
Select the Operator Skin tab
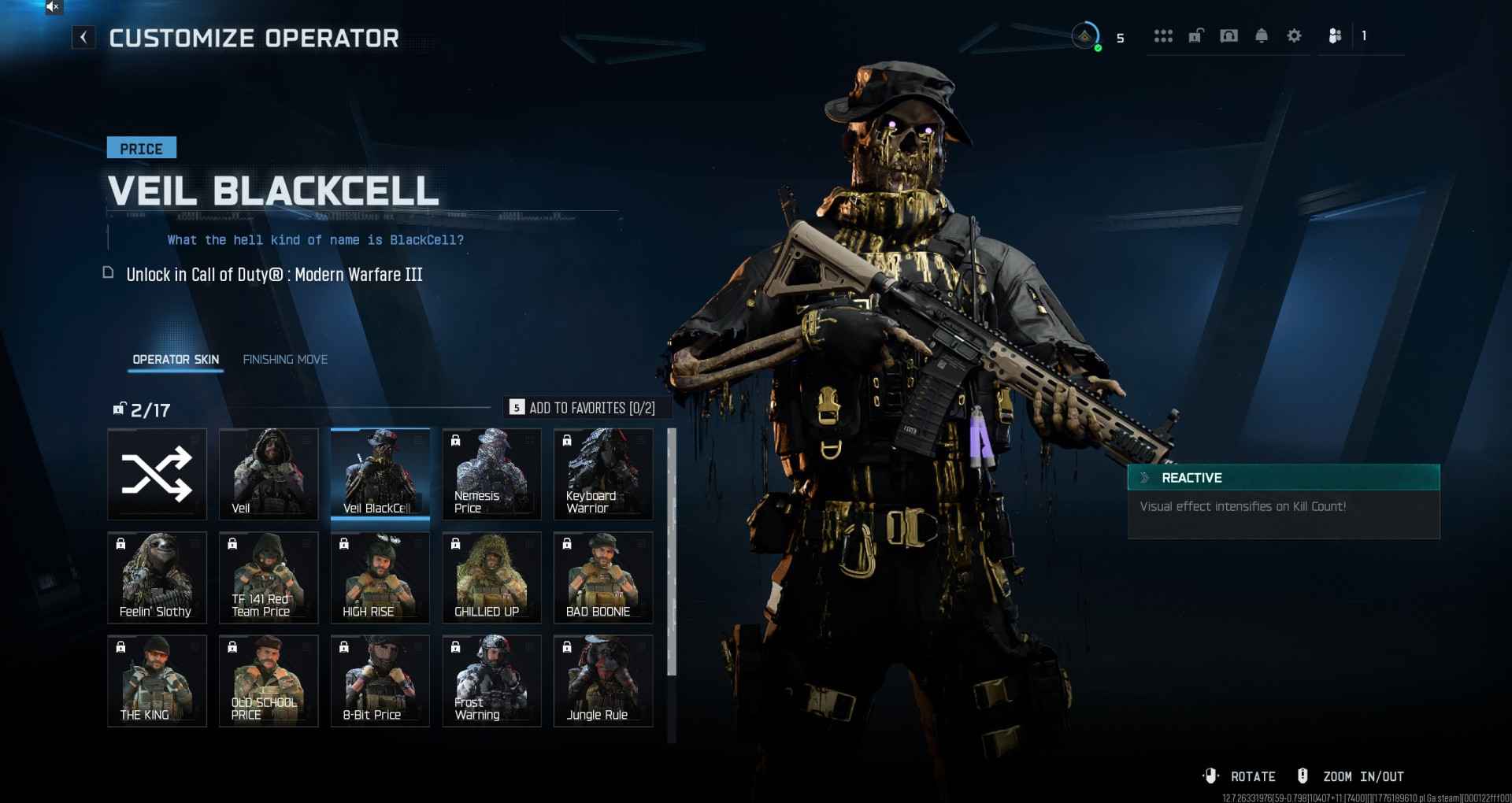tap(176, 360)
